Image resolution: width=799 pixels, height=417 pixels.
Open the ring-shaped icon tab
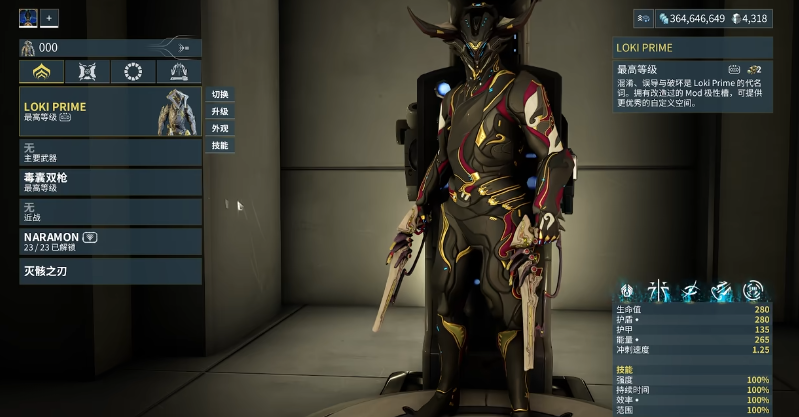[133, 71]
